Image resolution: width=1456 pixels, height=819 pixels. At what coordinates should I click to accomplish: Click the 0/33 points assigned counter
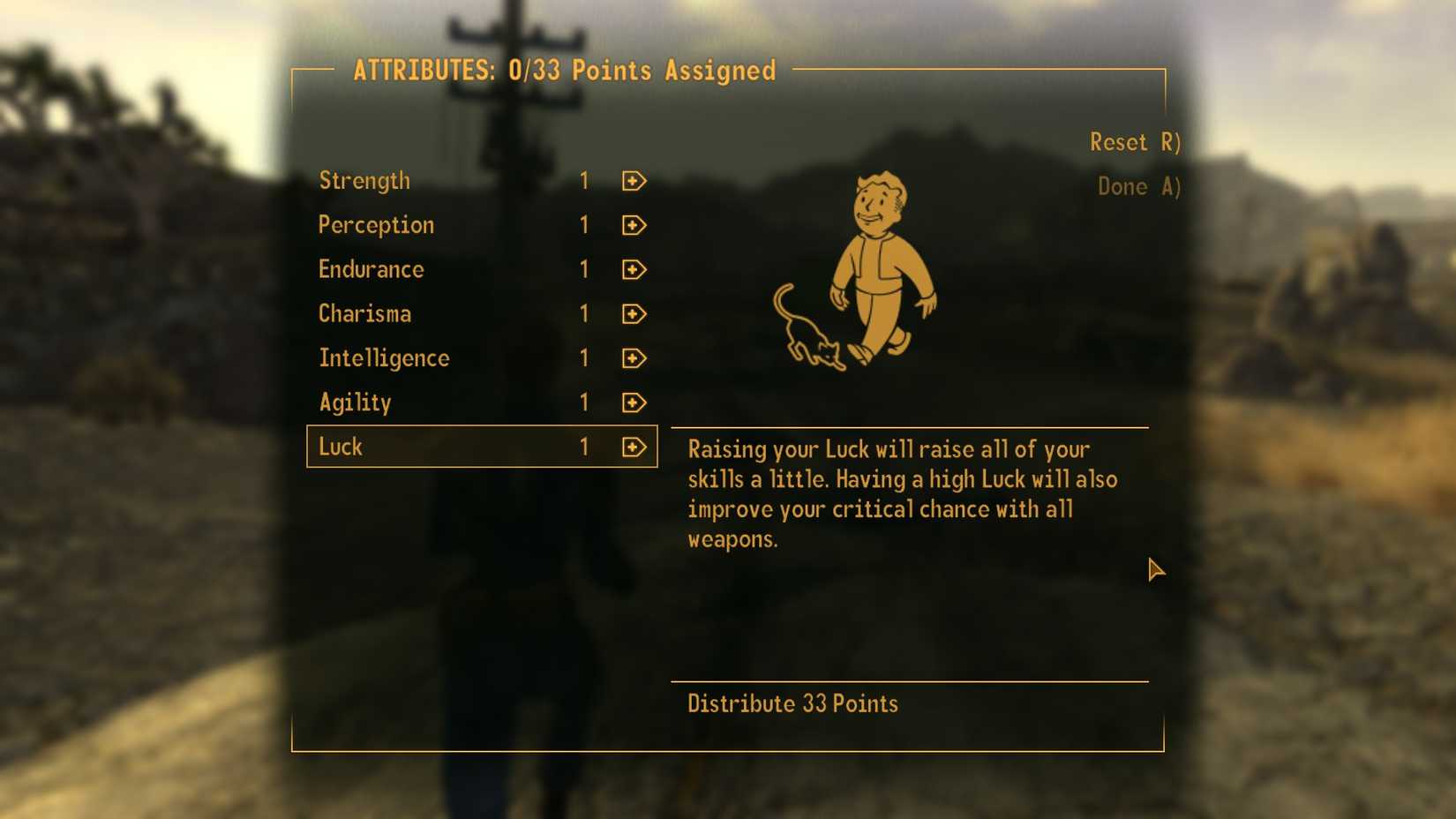[x=645, y=71]
